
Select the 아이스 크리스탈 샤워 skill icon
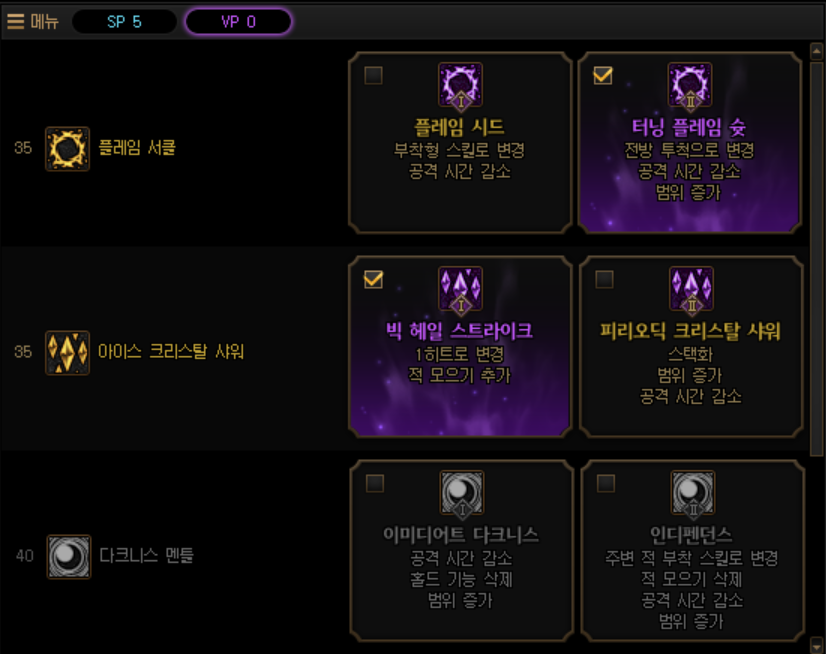[x=67, y=352]
